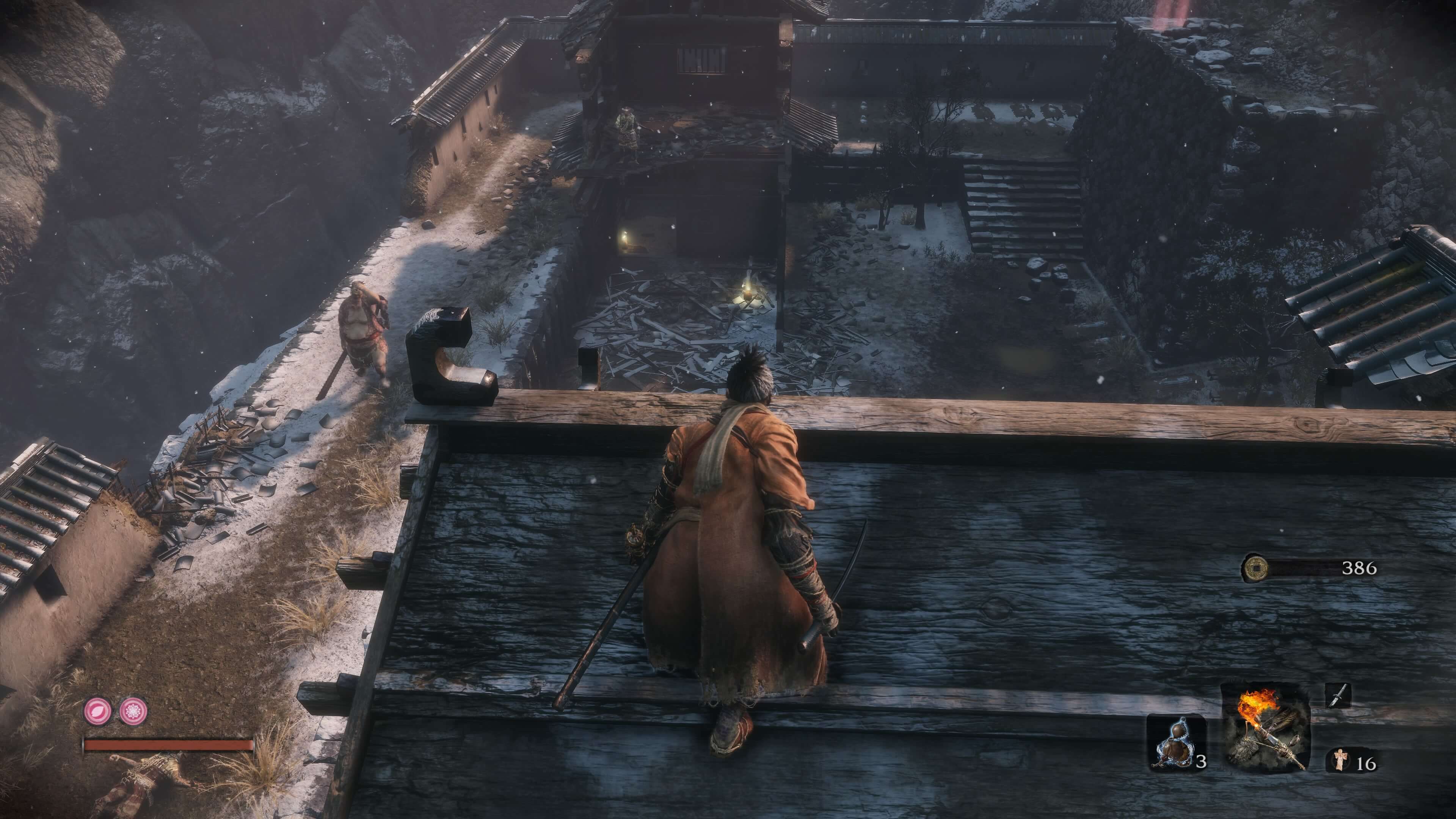Expand the Spirit Emblem count display
The height and width of the screenshot is (819, 1456).
click(x=1365, y=764)
